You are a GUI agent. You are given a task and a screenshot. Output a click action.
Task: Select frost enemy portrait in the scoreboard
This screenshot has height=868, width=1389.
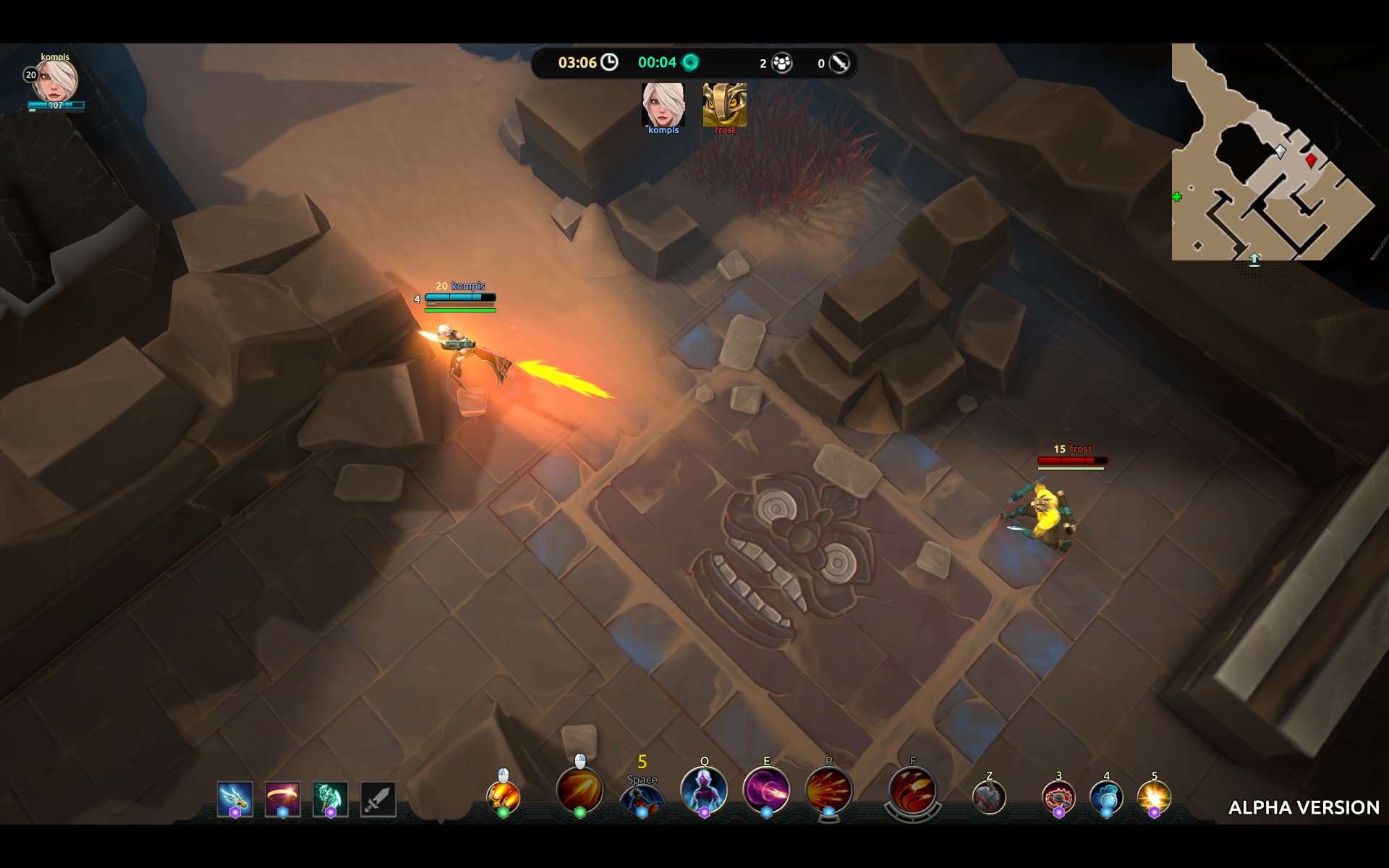click(x=724, y=106)
